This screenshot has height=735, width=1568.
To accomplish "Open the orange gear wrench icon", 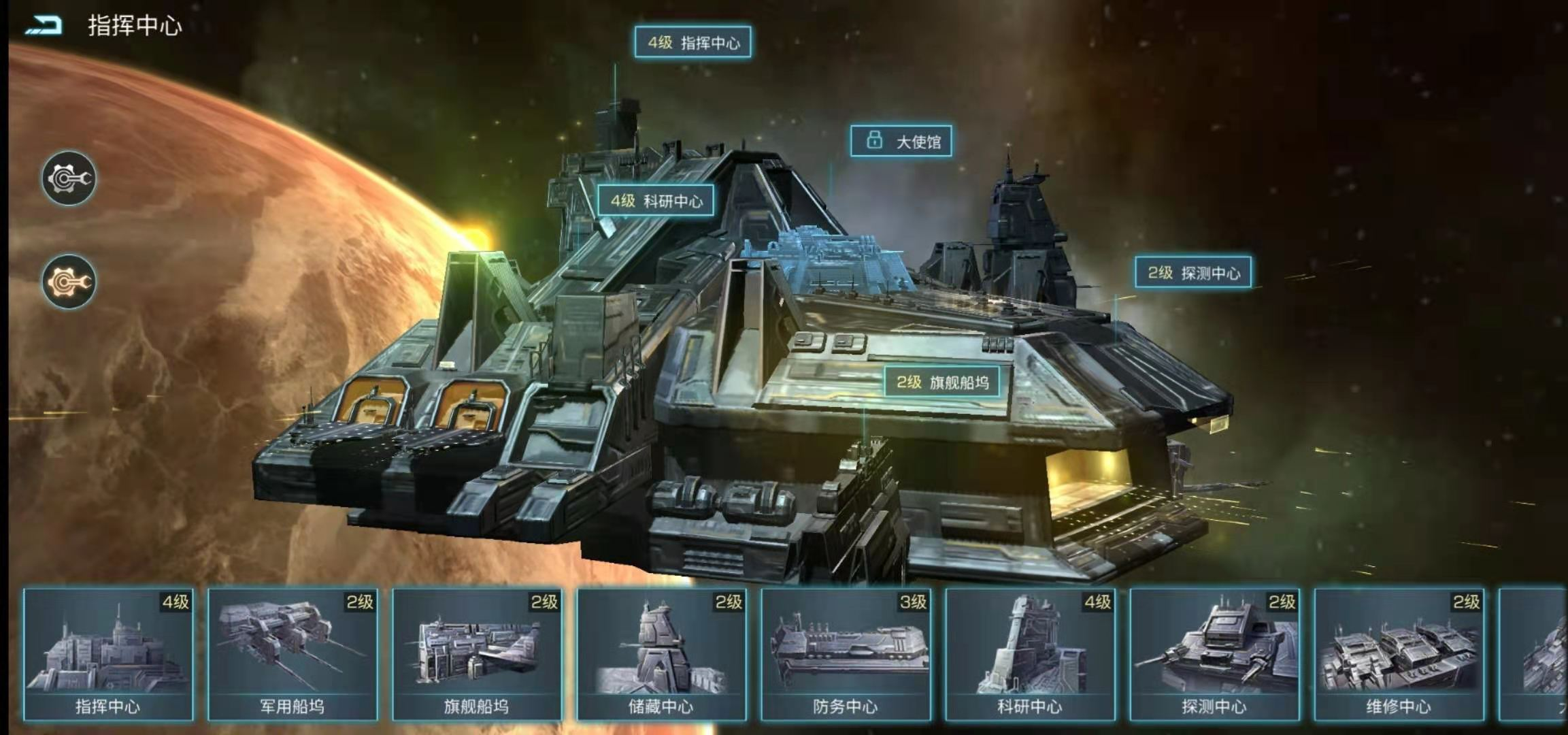I will [69, 282].
